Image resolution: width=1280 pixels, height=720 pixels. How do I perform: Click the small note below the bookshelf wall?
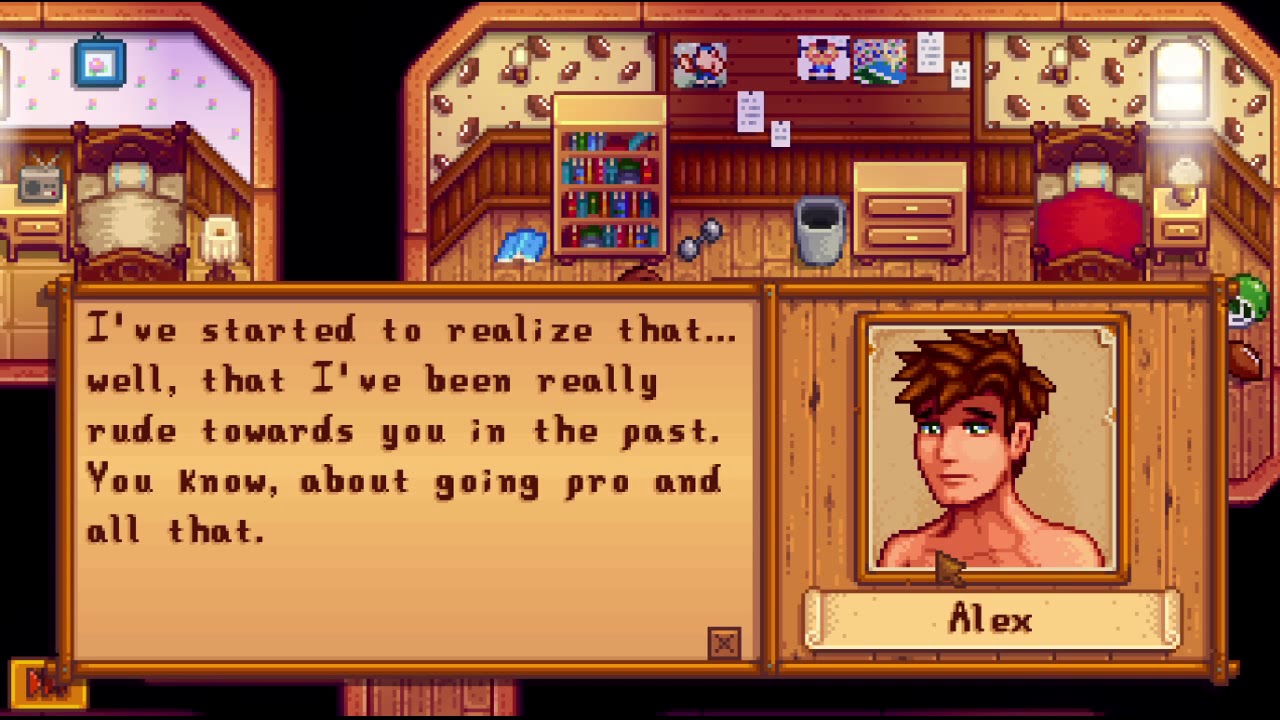click(x=750, y=112)
